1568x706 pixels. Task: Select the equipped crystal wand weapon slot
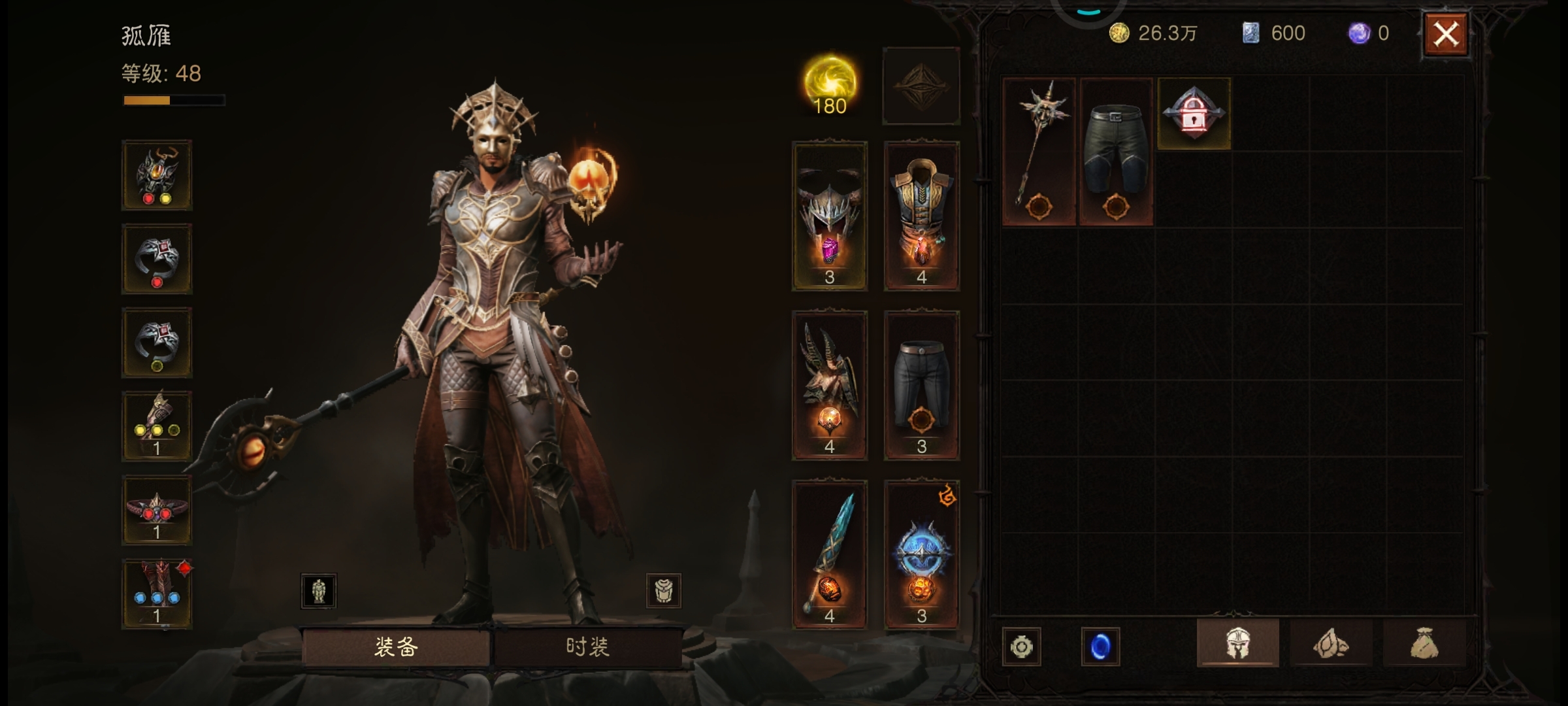click(x=829, y=554)
